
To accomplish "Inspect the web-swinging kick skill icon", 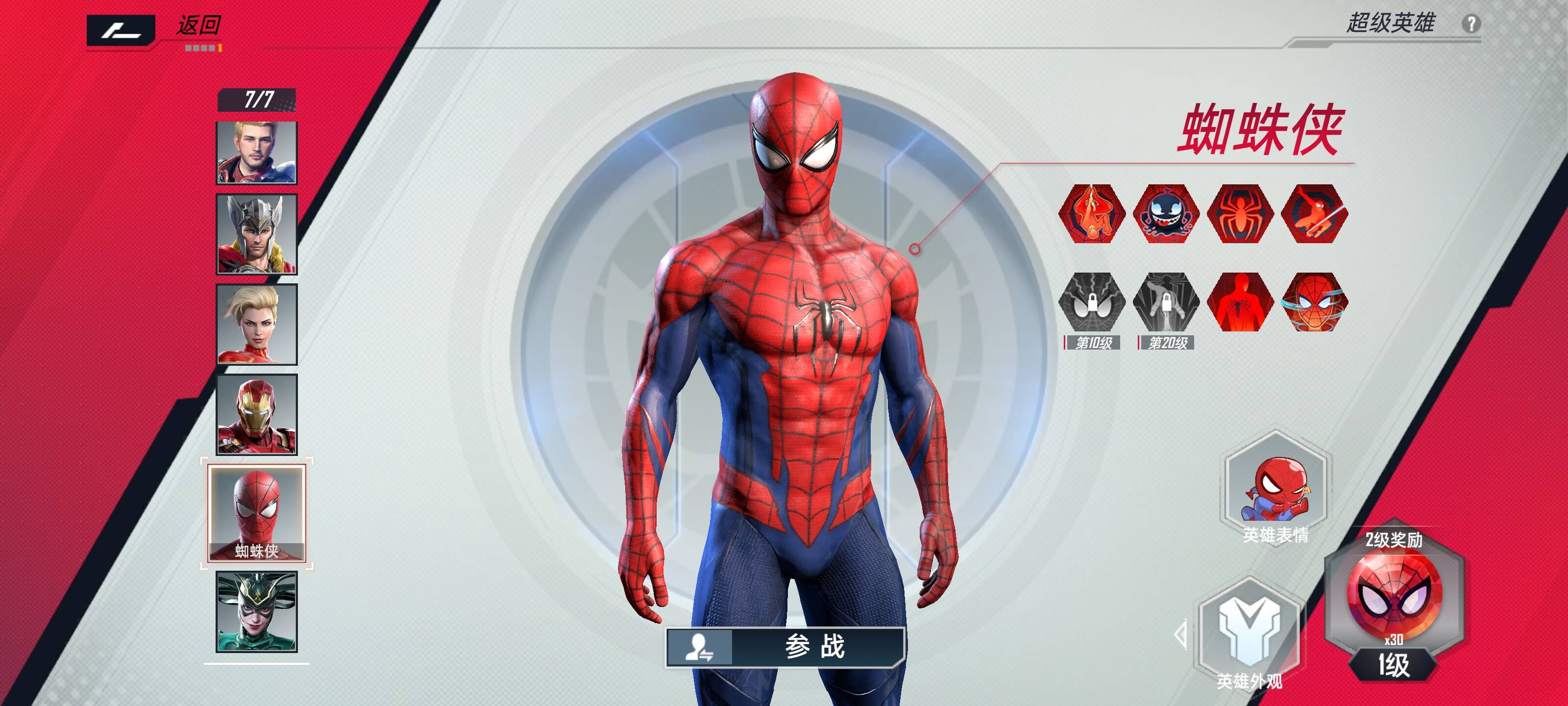I will pyautogui.click(x=1315, y=214).
